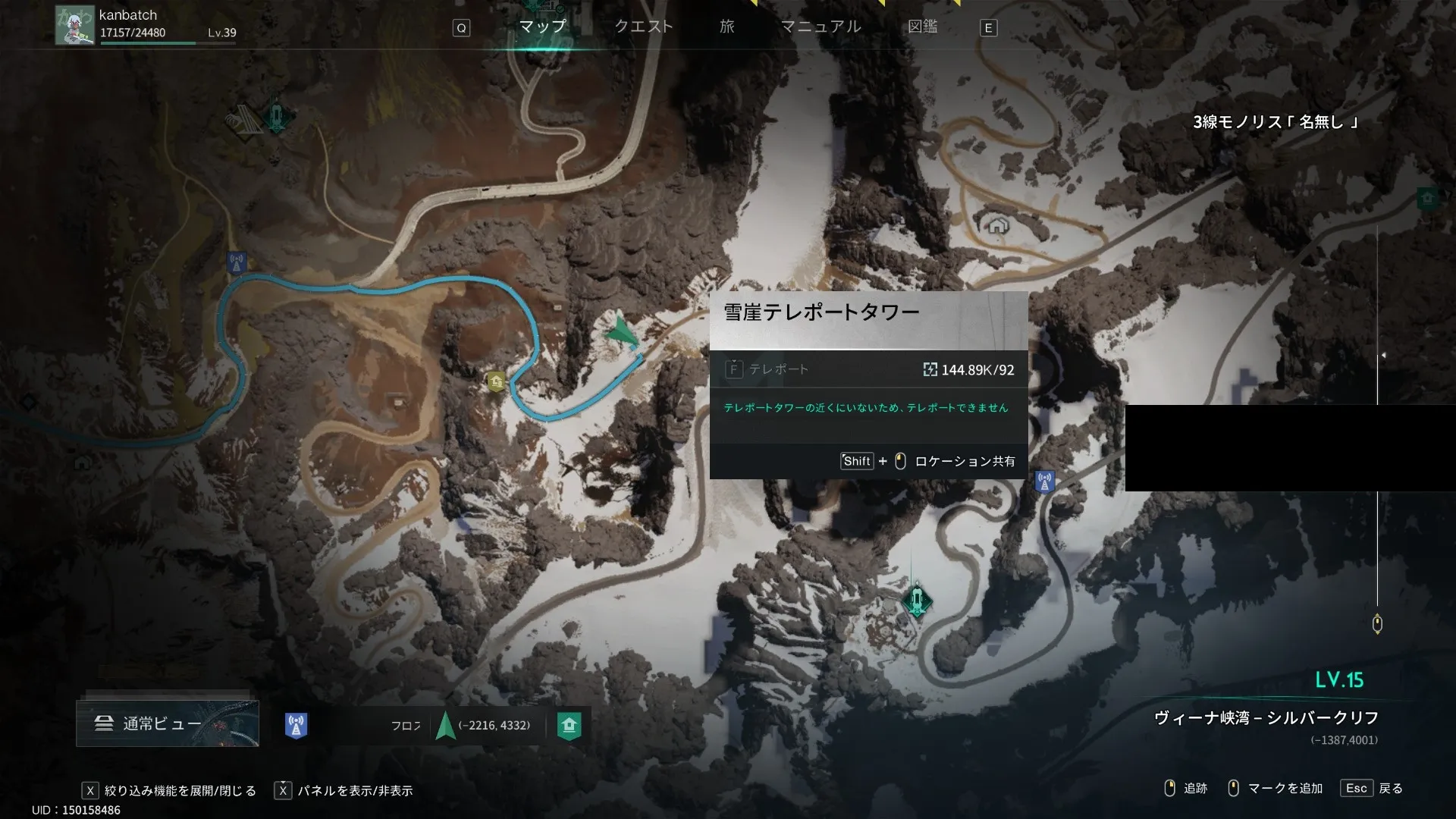Viewport: 1456px width, 819px height.
Task: Select the blue tower marker below the tooltip
Action: tap(1044, 481)
